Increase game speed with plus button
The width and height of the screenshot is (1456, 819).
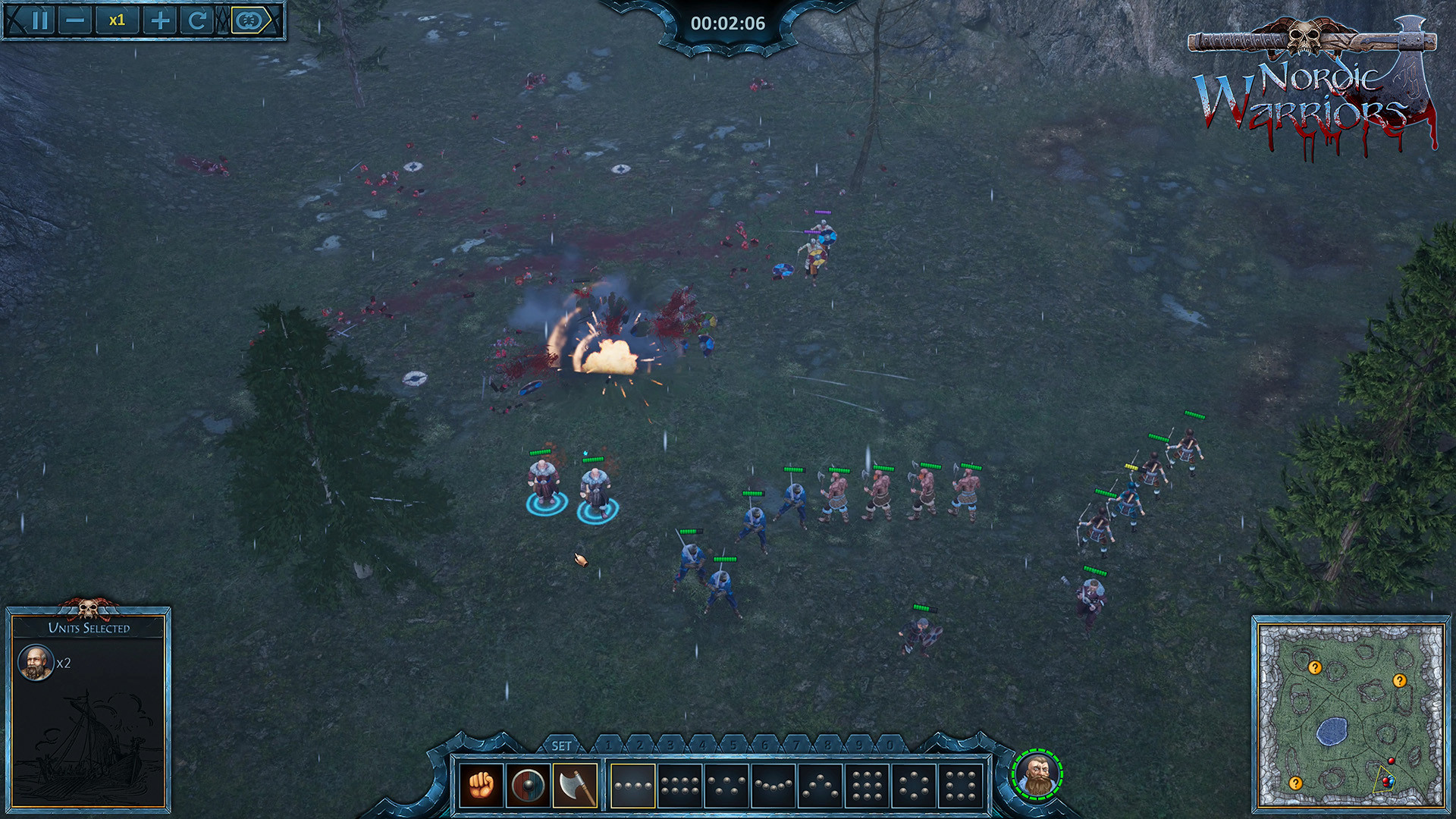(x=159, y=20)
